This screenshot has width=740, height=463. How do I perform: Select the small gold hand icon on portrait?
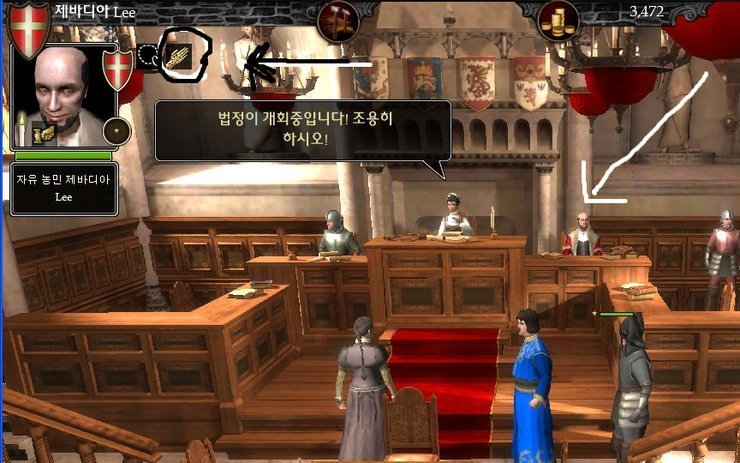click(44, 133)
